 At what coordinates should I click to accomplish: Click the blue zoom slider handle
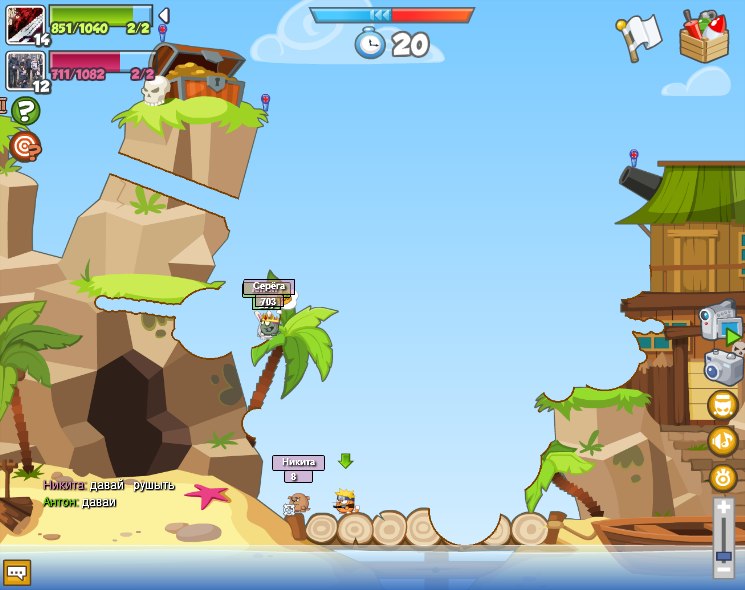(723, 555)
